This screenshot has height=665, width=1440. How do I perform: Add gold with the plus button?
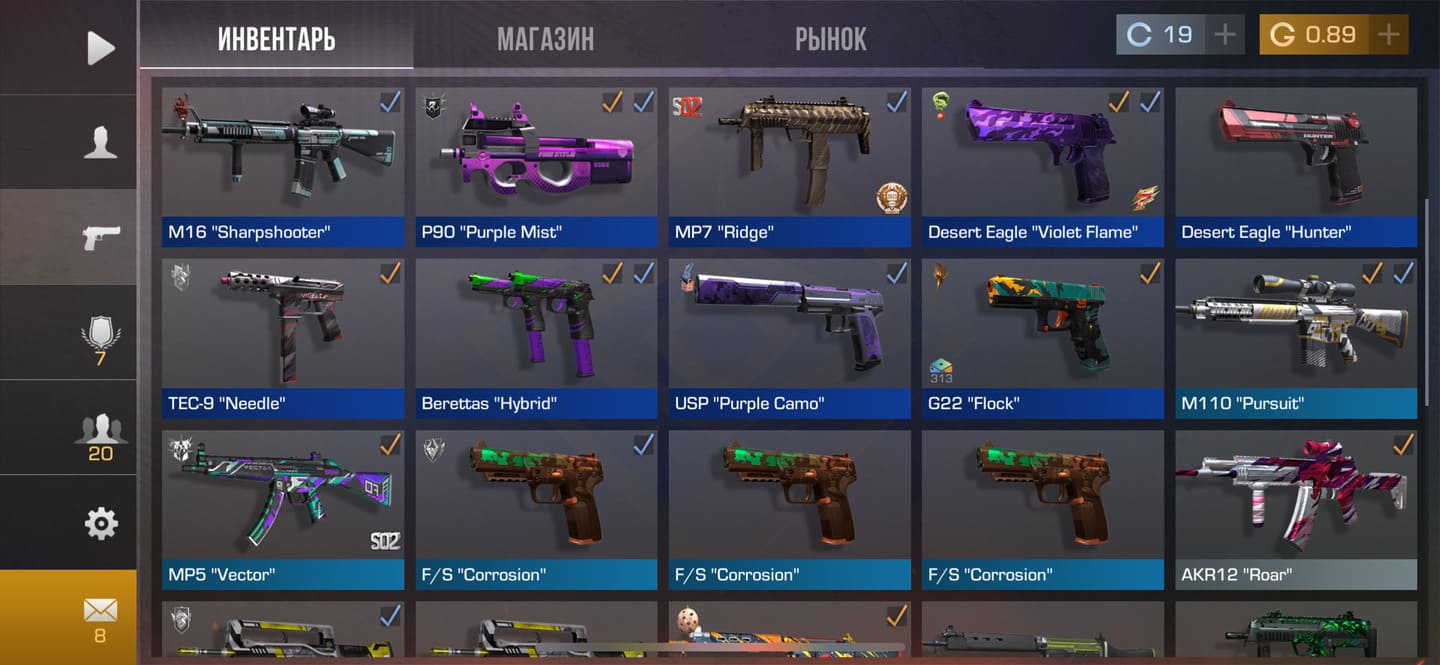tap(1388, 35)
